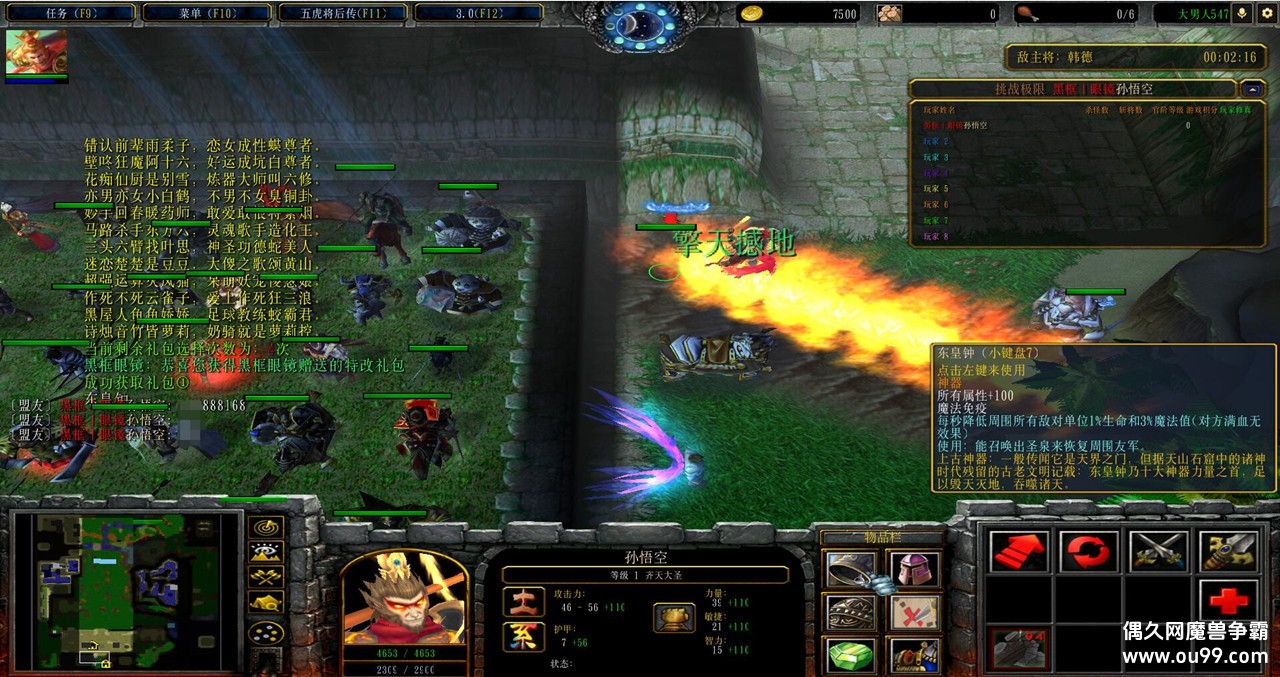Toggle minimap terrain display (eye icon)
Viewport: 1280px width, 677px height.
click(x=266, y=552)
